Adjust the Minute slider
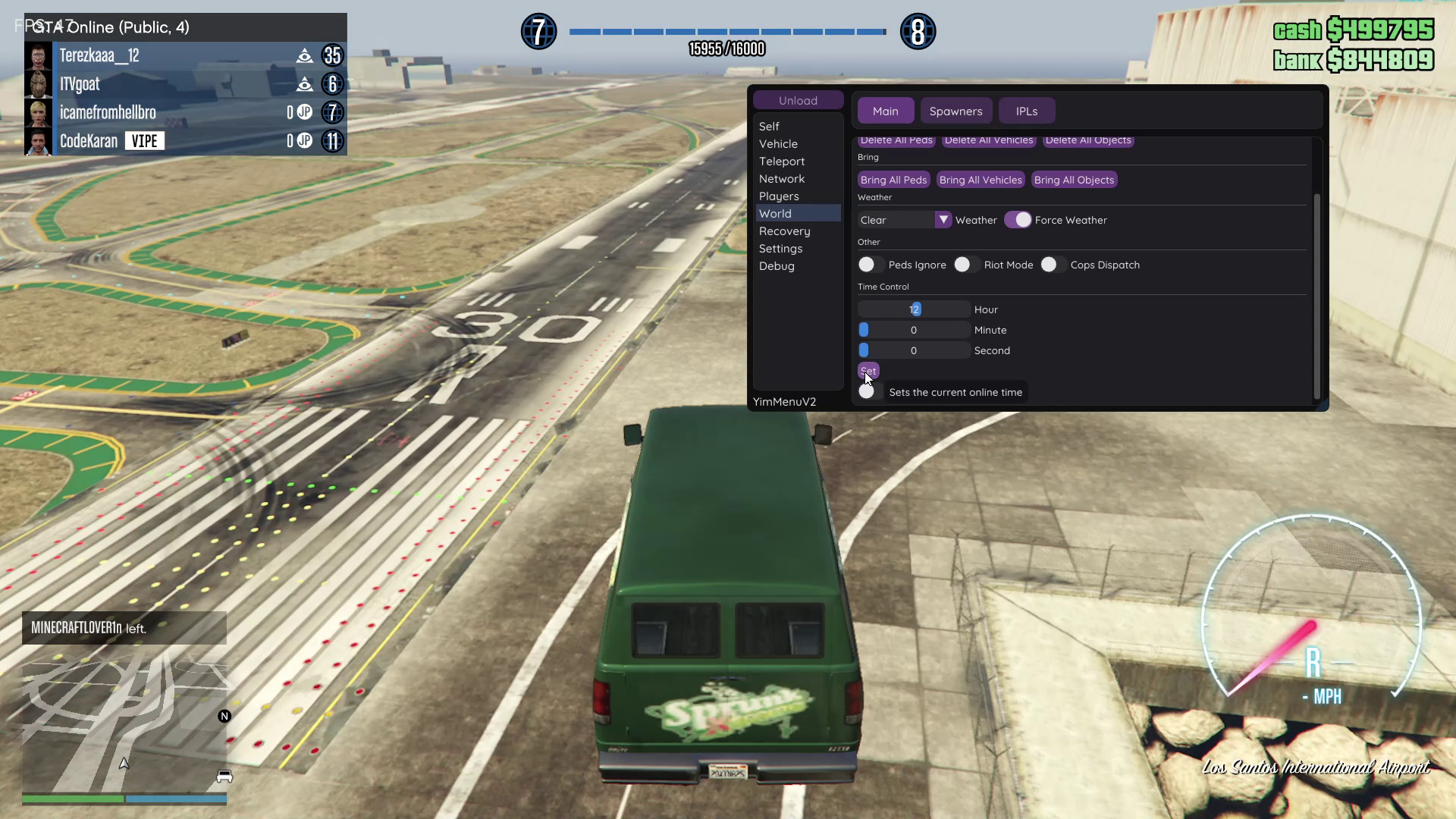Viewport: 1456px width, 819px height. (914, 330)
